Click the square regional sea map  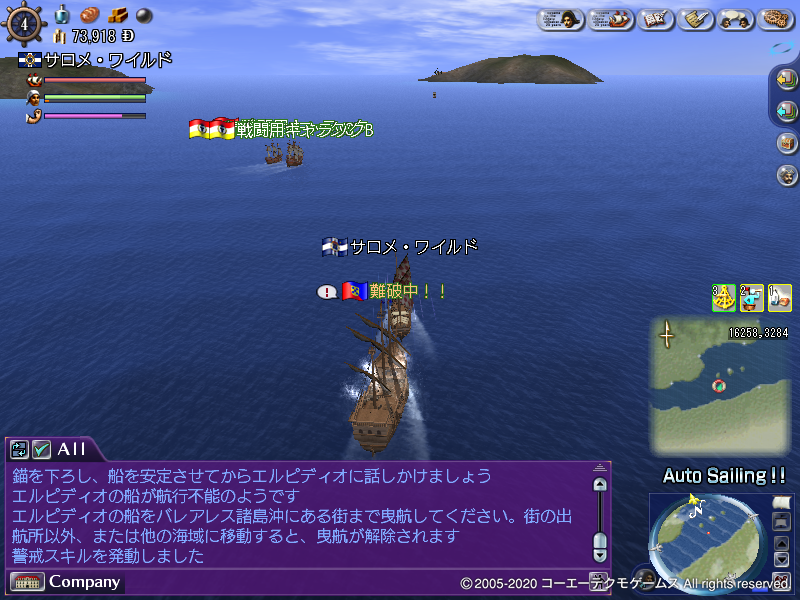point(719,385)
